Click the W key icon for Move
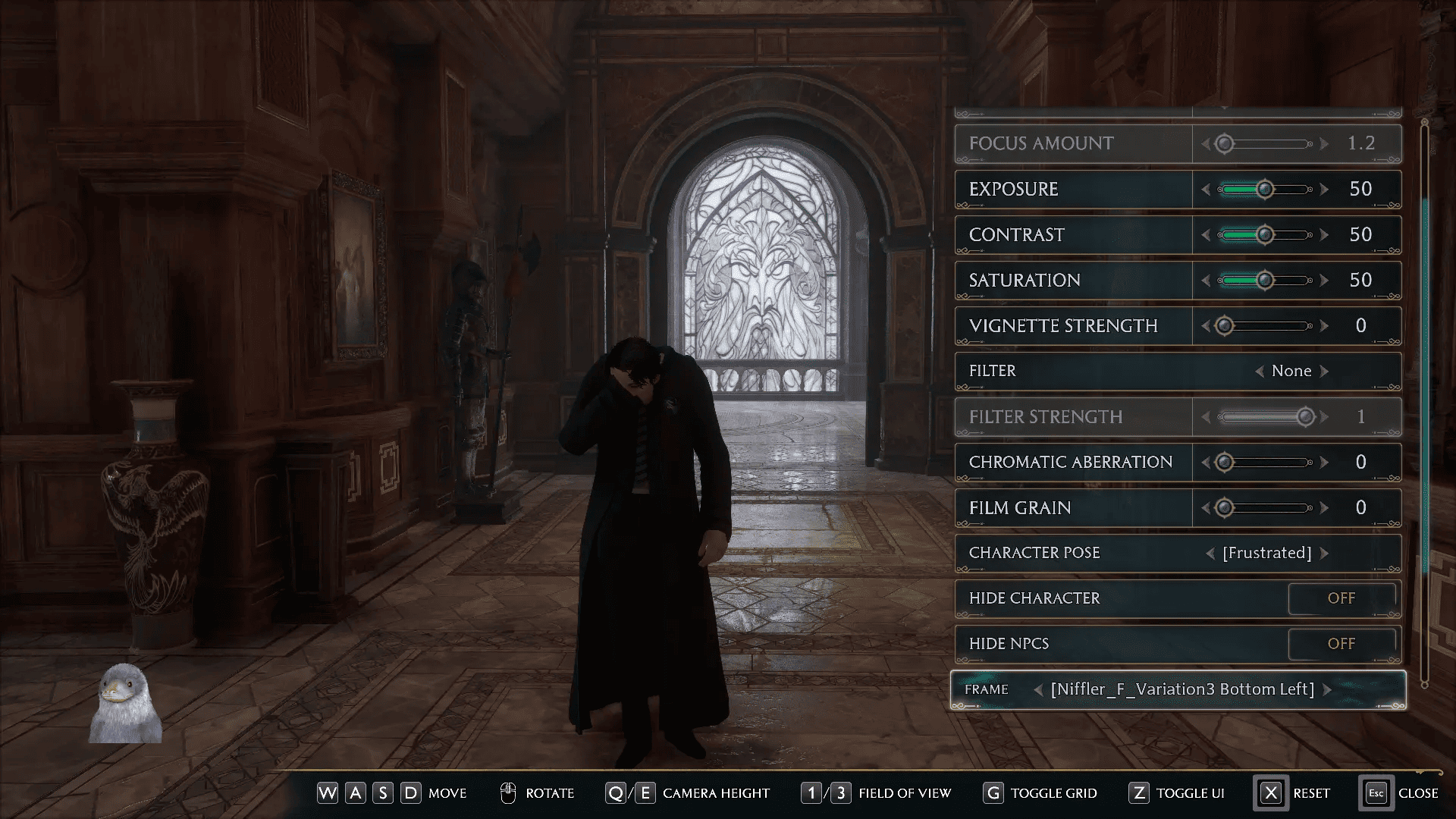The height and width of the screenshot is (819, 1456). [328, 793]
